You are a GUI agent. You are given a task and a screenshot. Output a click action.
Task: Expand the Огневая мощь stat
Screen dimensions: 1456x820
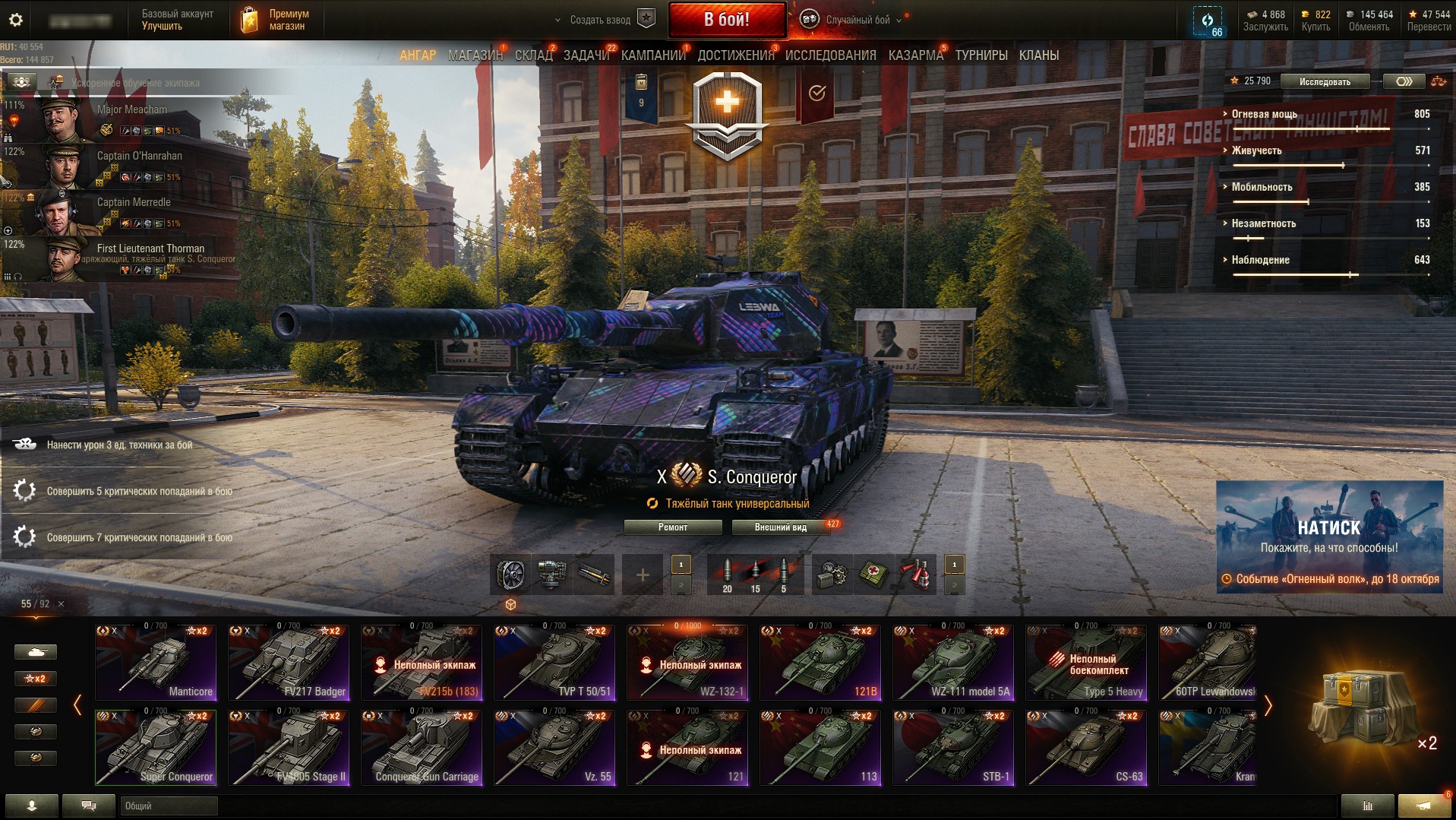1264,114
